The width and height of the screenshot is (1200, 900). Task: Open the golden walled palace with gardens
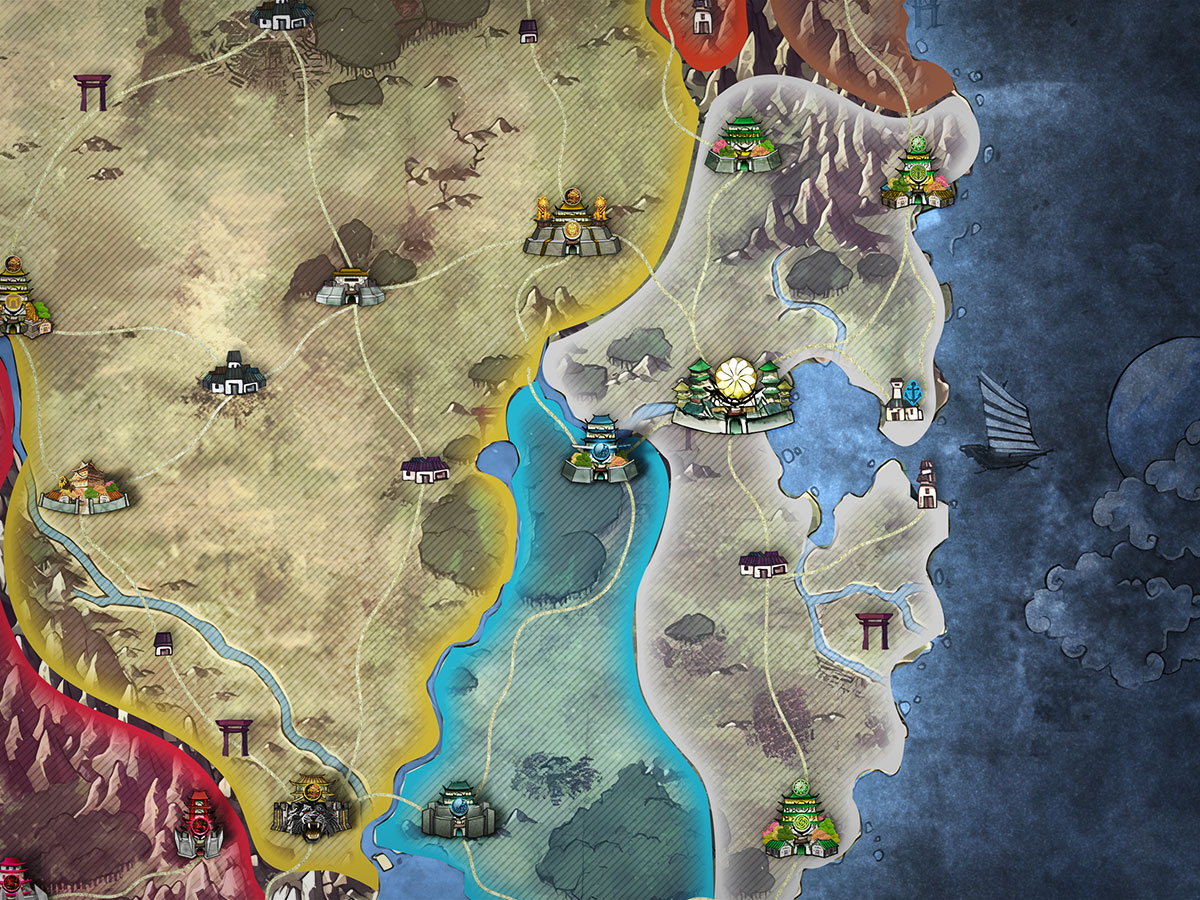85,488
